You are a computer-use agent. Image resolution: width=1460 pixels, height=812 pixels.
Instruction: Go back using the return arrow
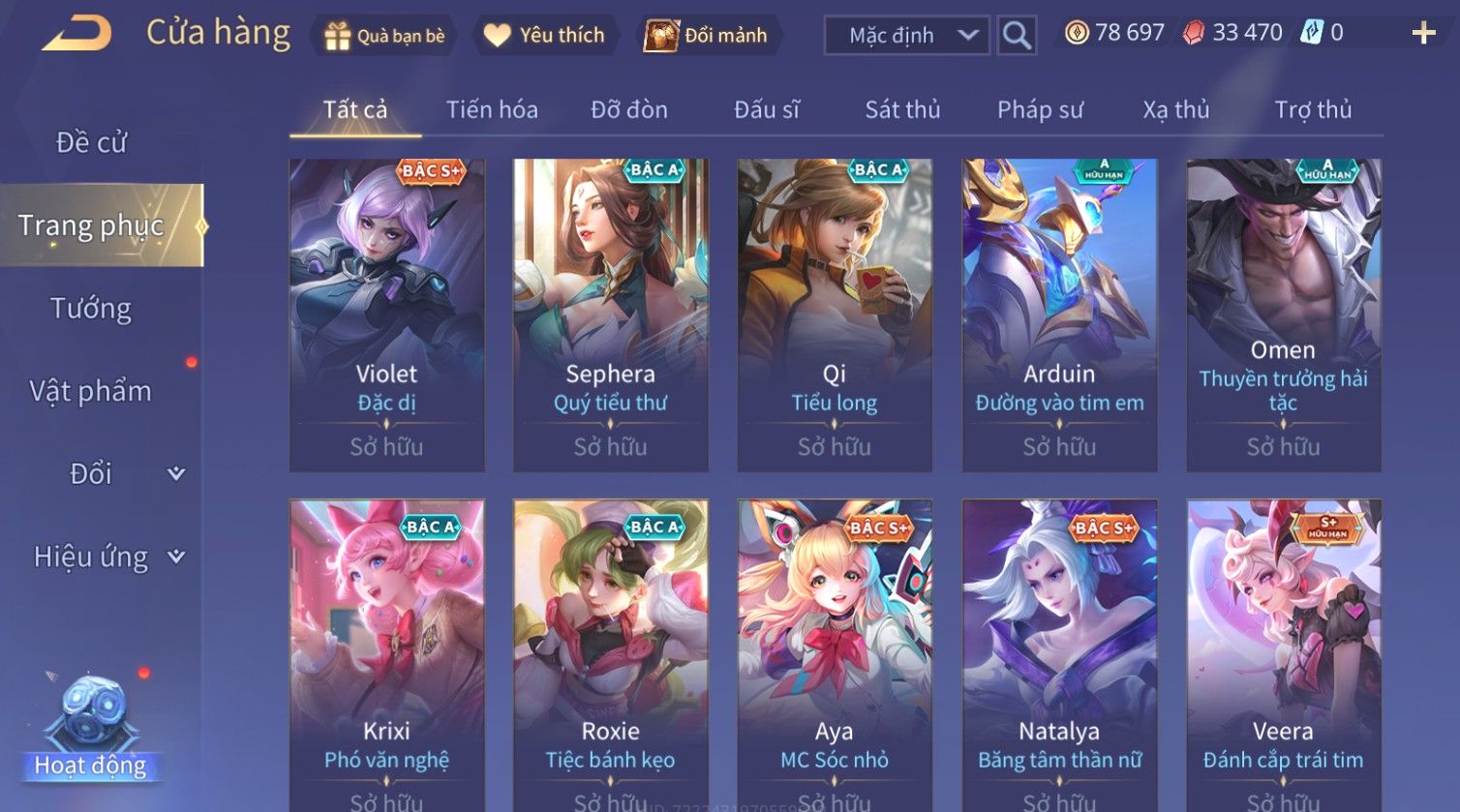point(77,34)
